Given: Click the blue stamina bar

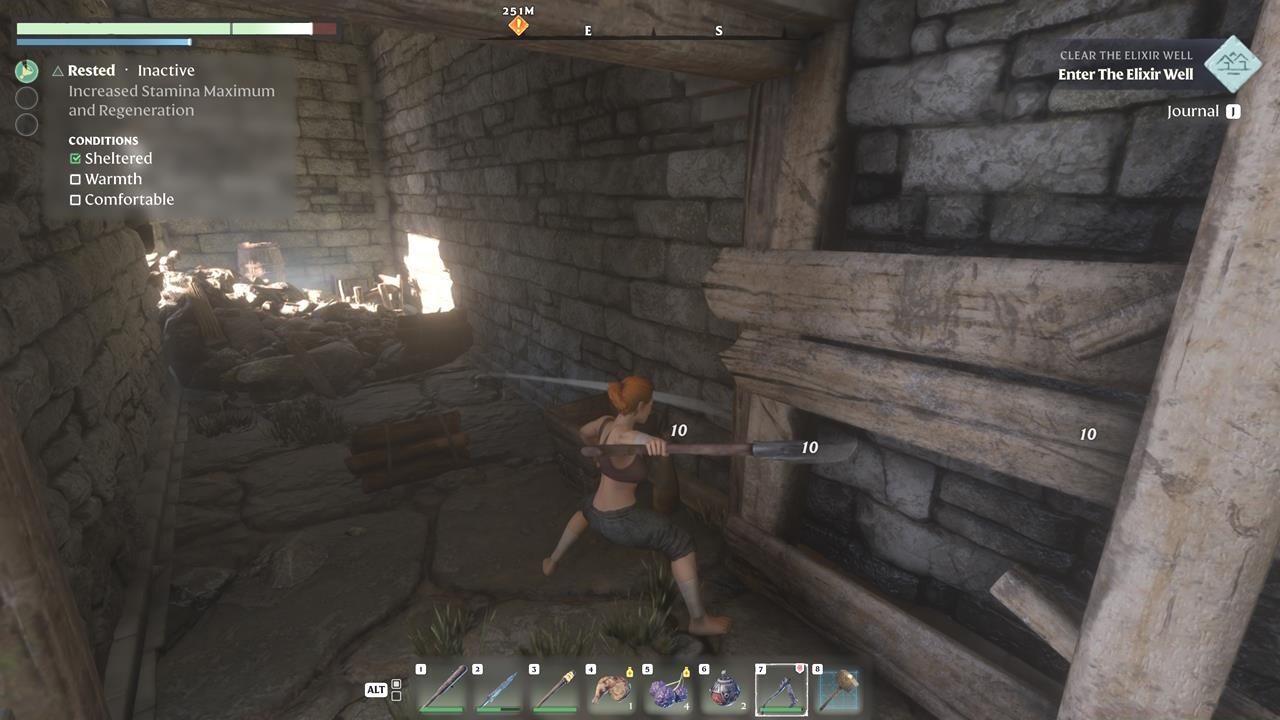Looking at the screenshot, I should 103,42.
